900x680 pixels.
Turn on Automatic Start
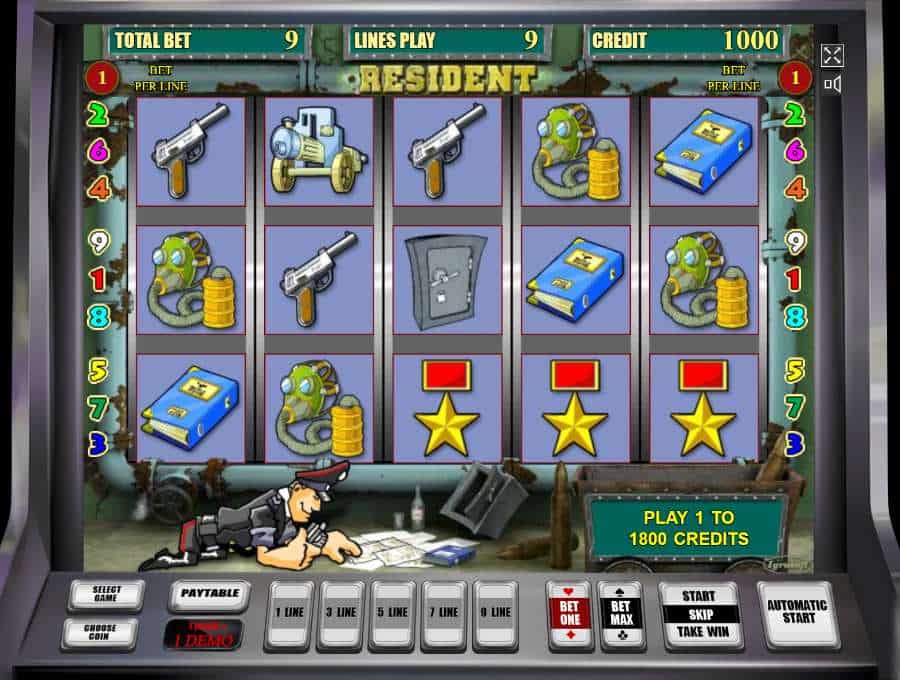tap(797, 612)
